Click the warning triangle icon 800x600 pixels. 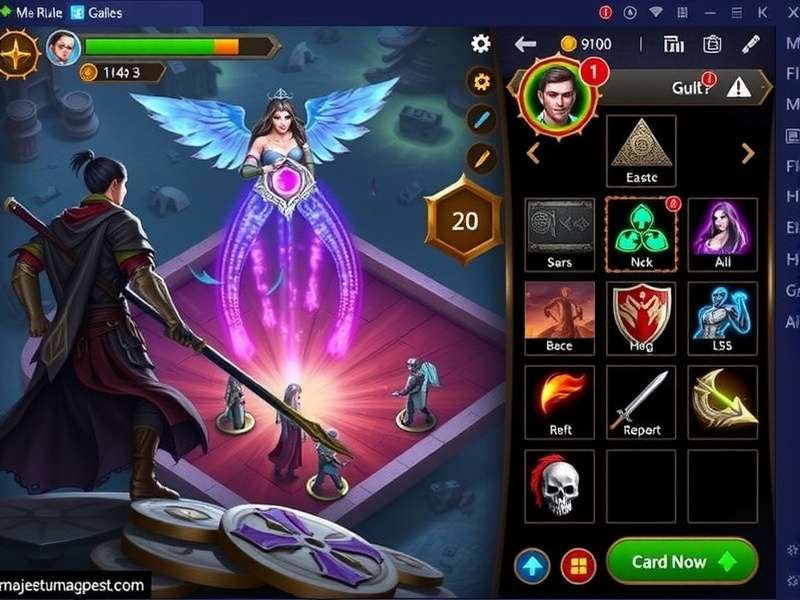tap(738, 87)
